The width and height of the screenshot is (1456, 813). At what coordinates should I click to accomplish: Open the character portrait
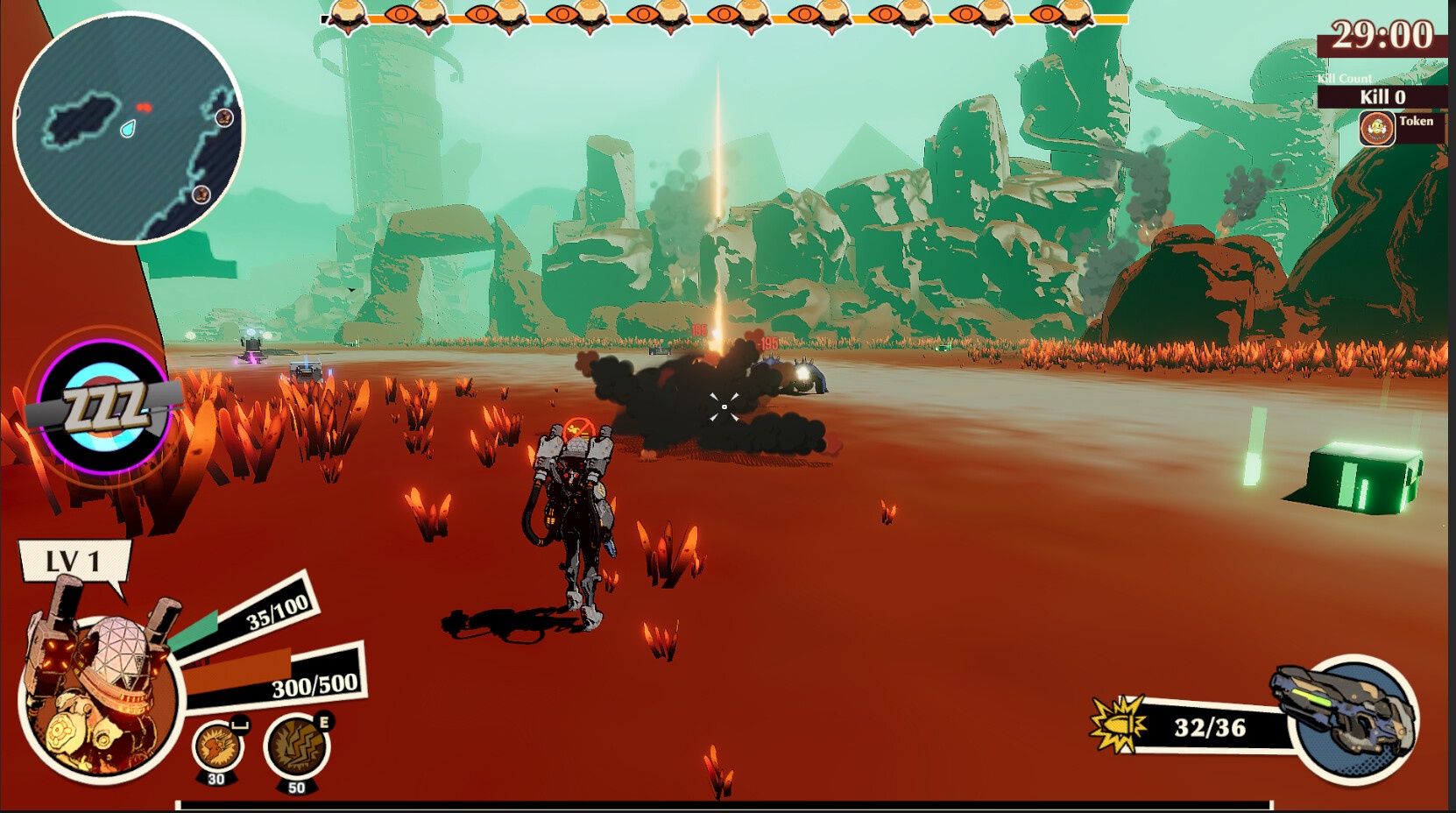click(98, 694)
